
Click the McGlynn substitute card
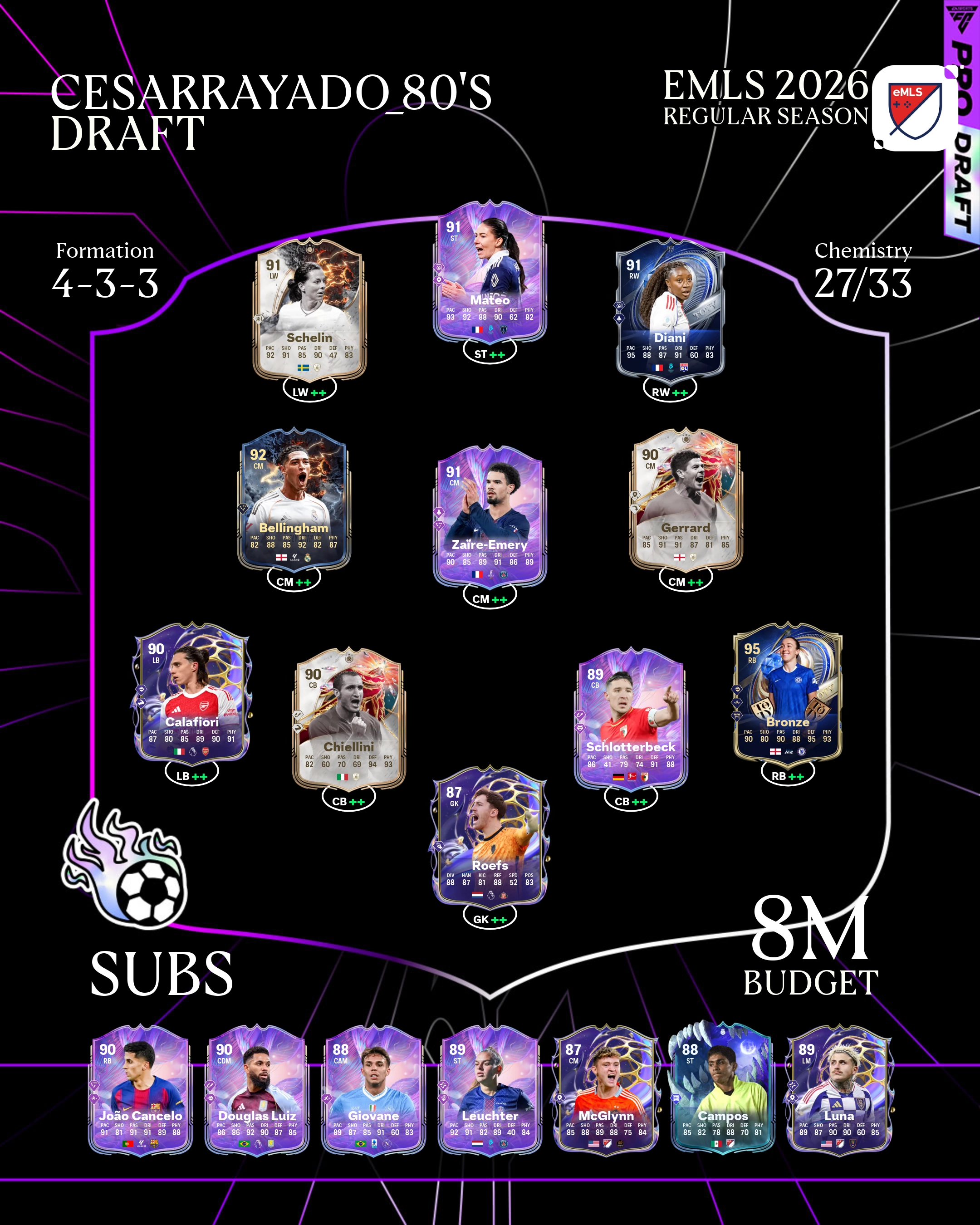606,1091
